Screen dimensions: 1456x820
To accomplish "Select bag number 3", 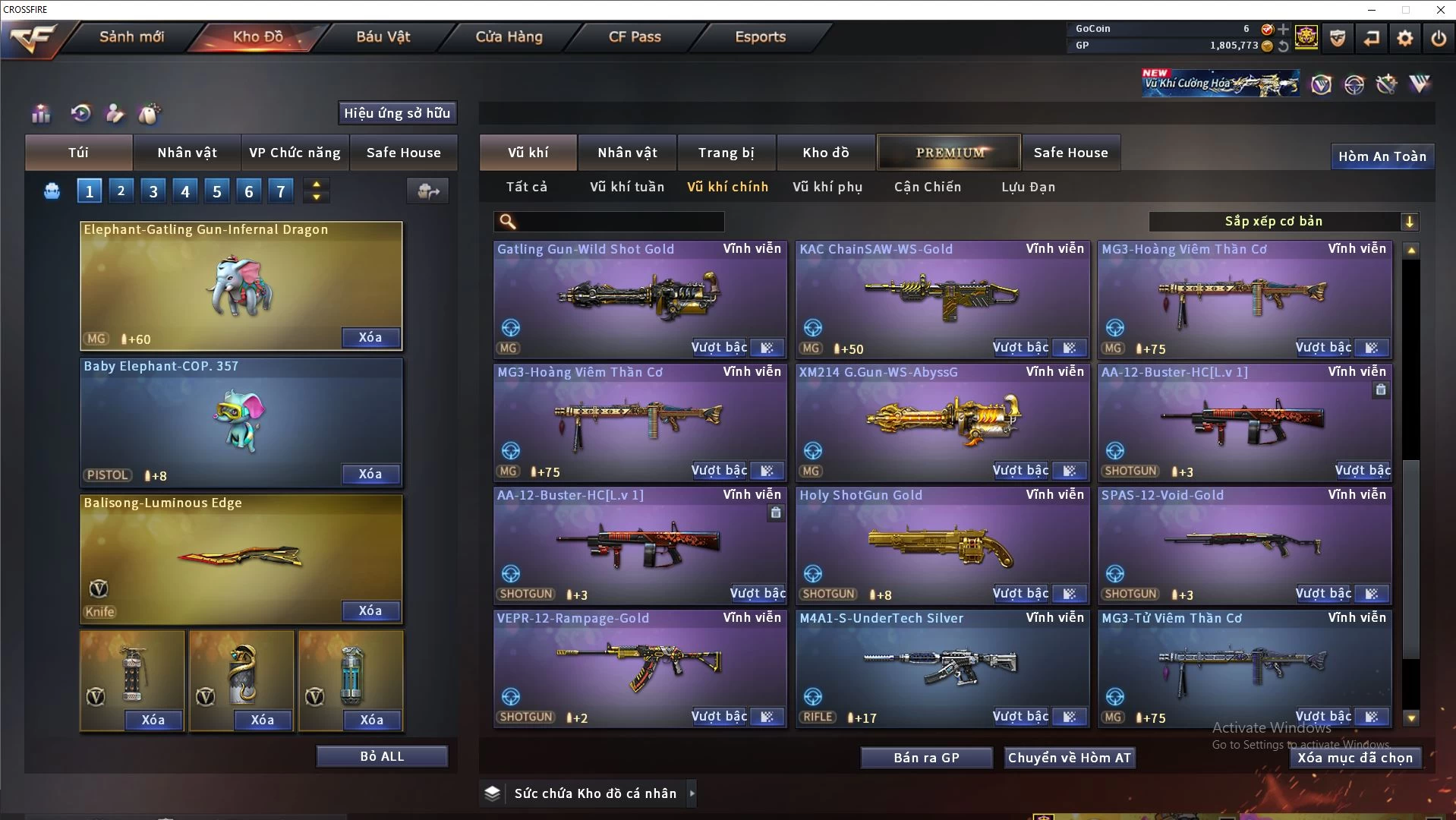I will coord(153,191).
